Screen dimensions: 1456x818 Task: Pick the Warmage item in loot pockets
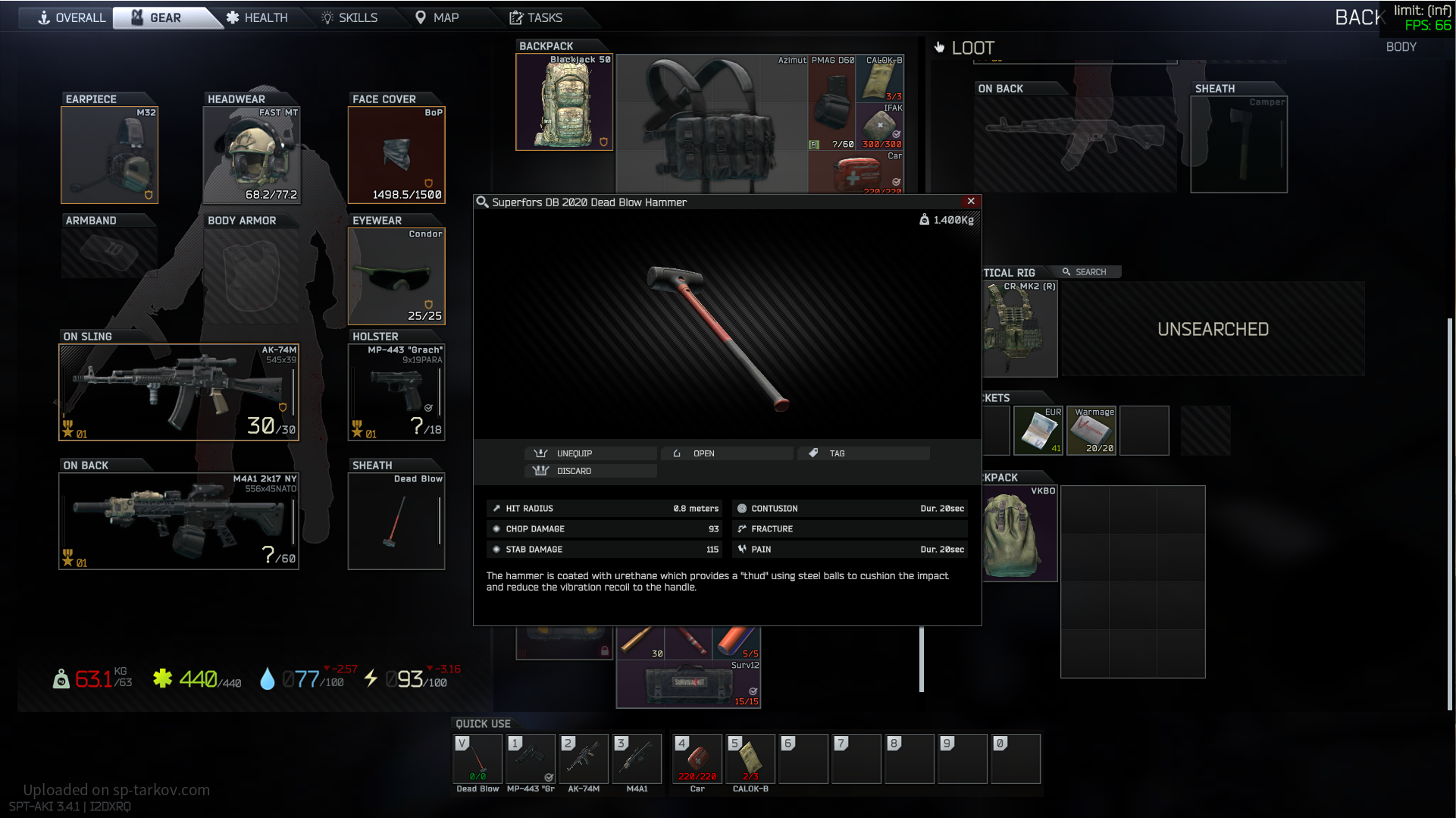point(1091,431)
